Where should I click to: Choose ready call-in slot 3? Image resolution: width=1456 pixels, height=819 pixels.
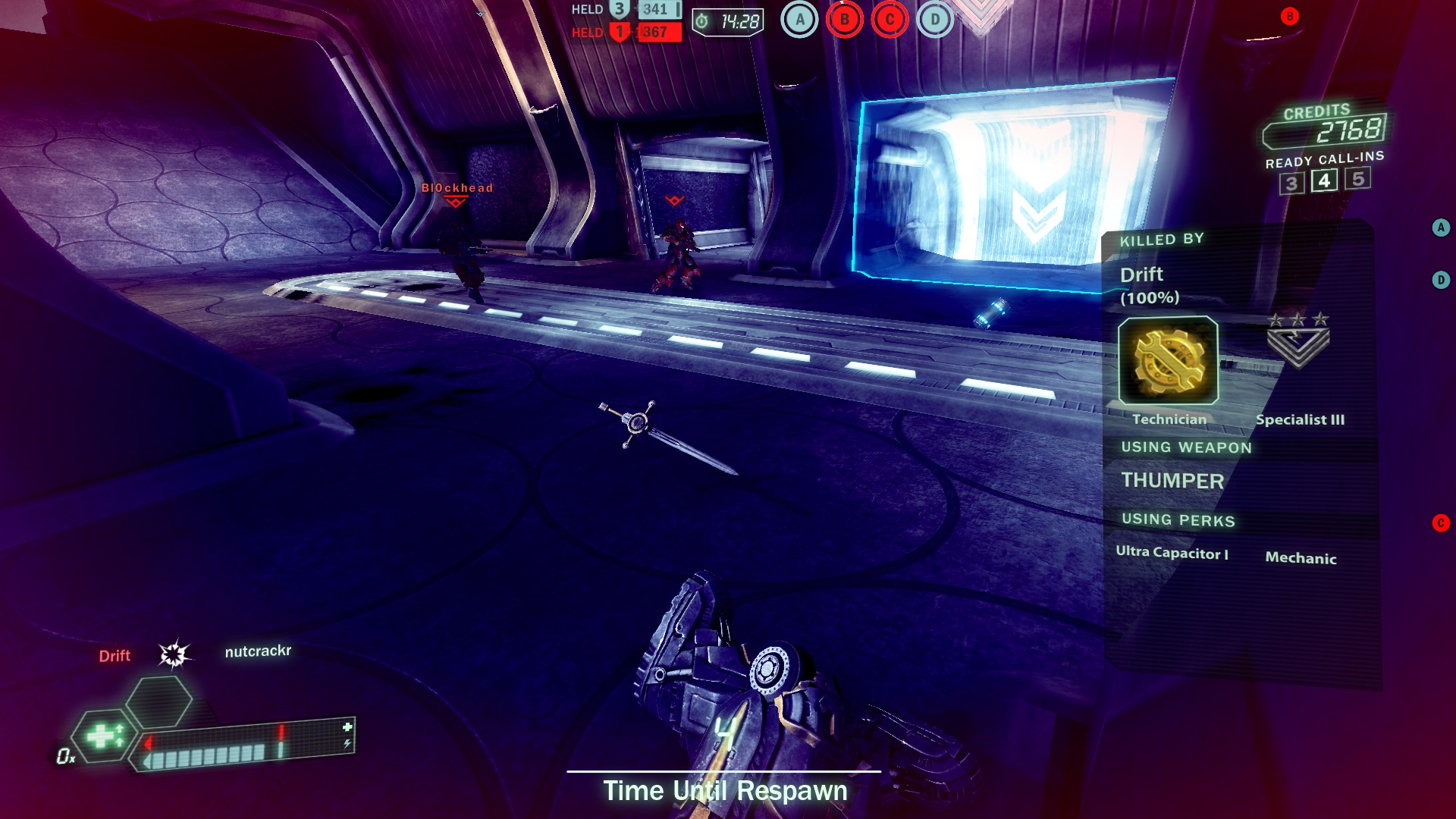click(x=1291, y=184)
